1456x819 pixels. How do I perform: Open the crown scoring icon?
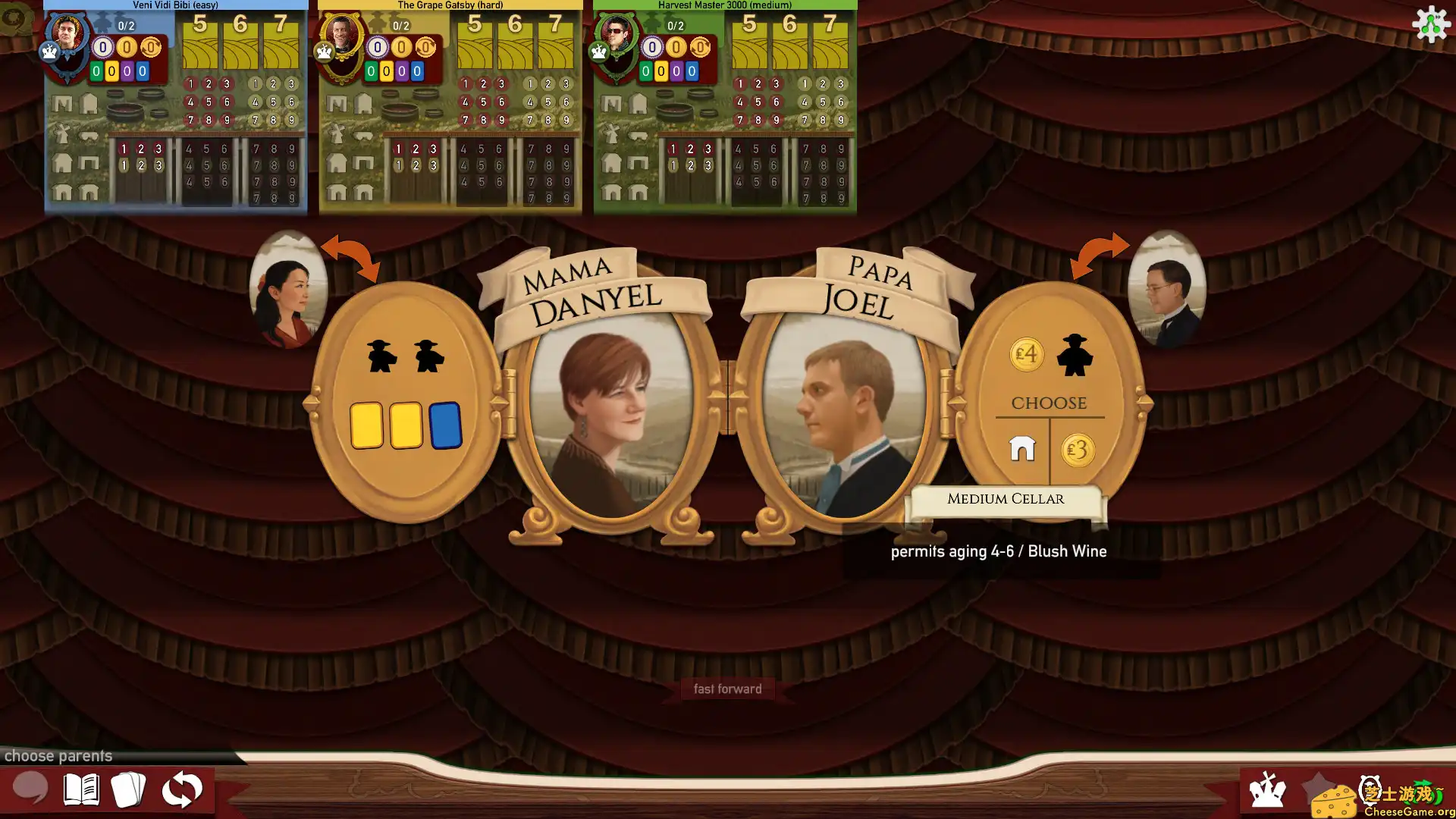(x=1267, y=789)
